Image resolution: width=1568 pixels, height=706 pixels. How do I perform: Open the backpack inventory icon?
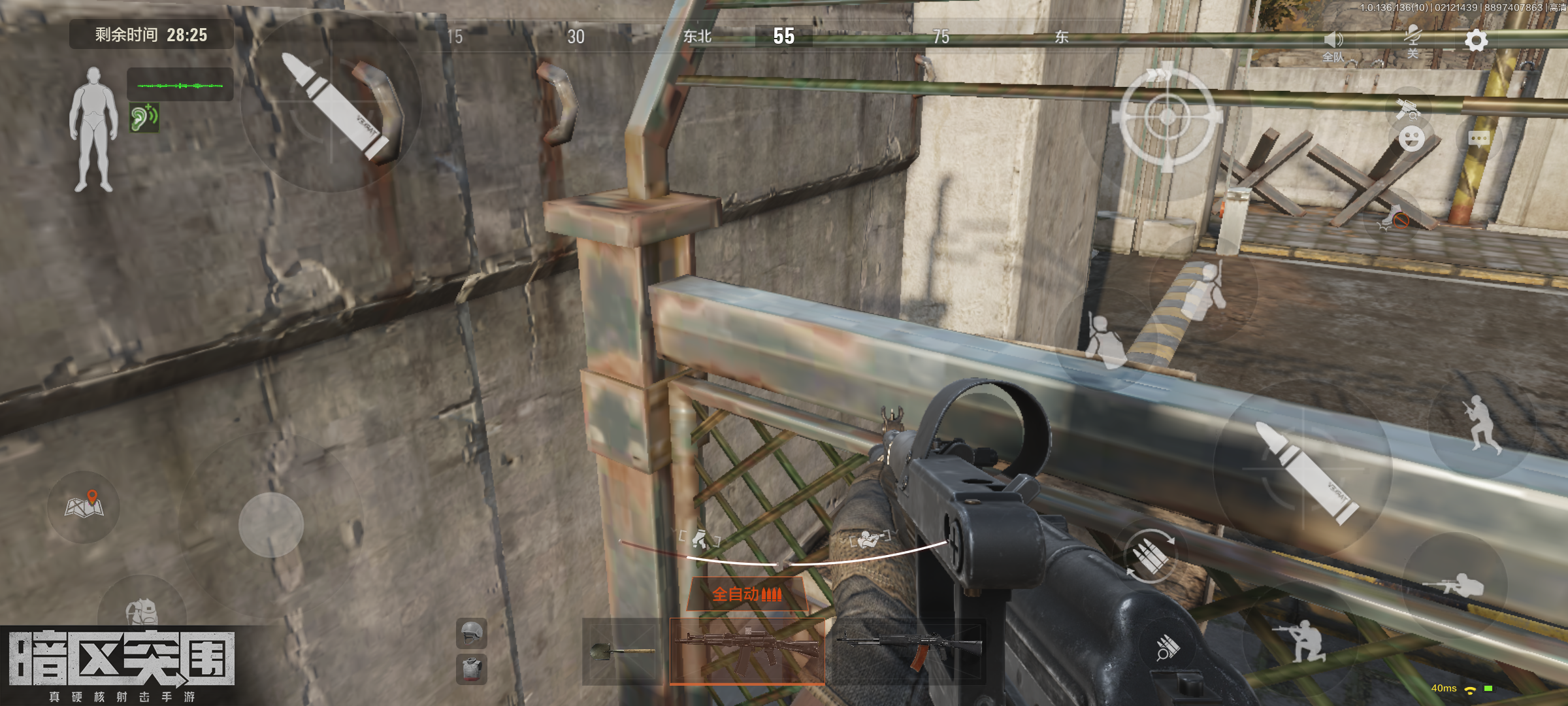[142, 611]
